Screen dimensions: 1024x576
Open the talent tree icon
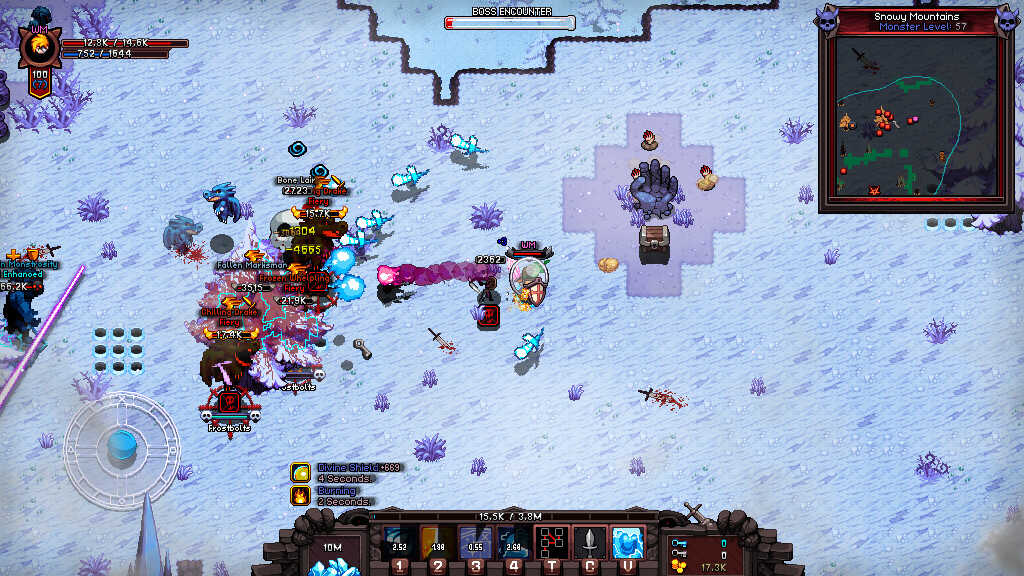(551, 542)
